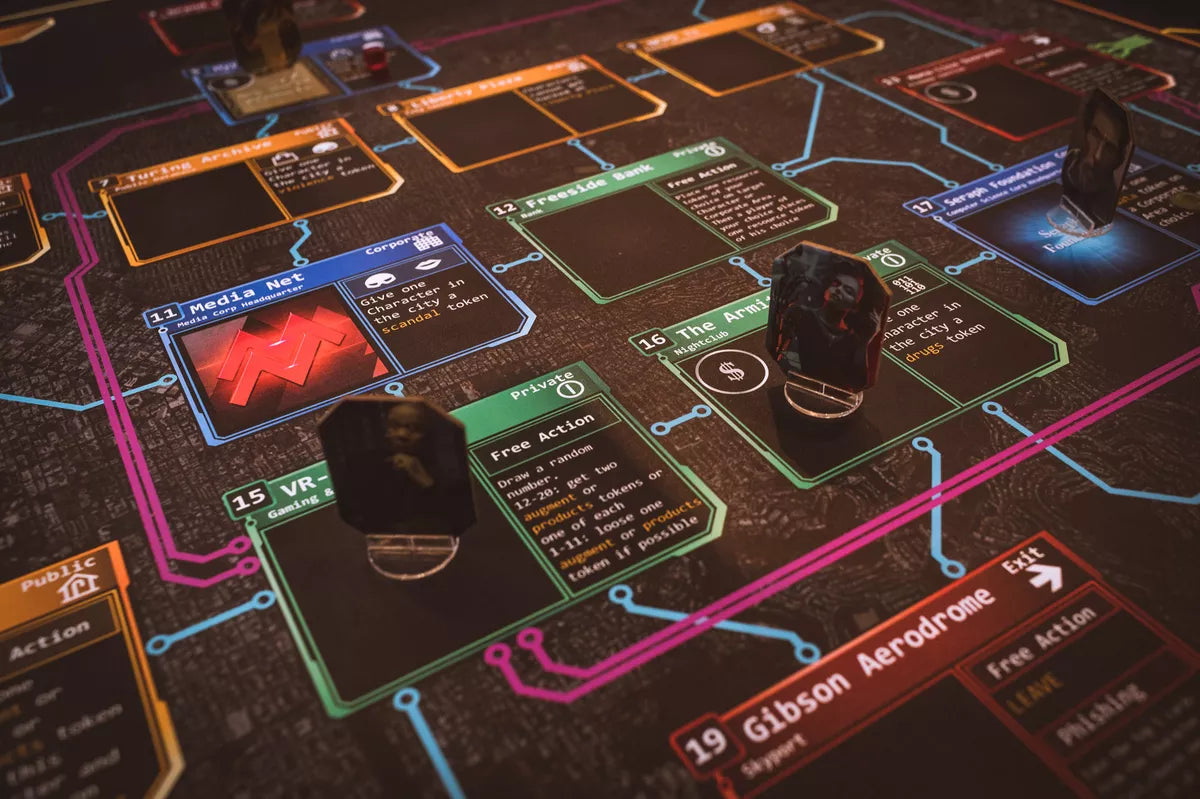This screenshot has height=799, width=1200.
Task: Choose the Freeside Bank location tile
Action: pos(660,220)
